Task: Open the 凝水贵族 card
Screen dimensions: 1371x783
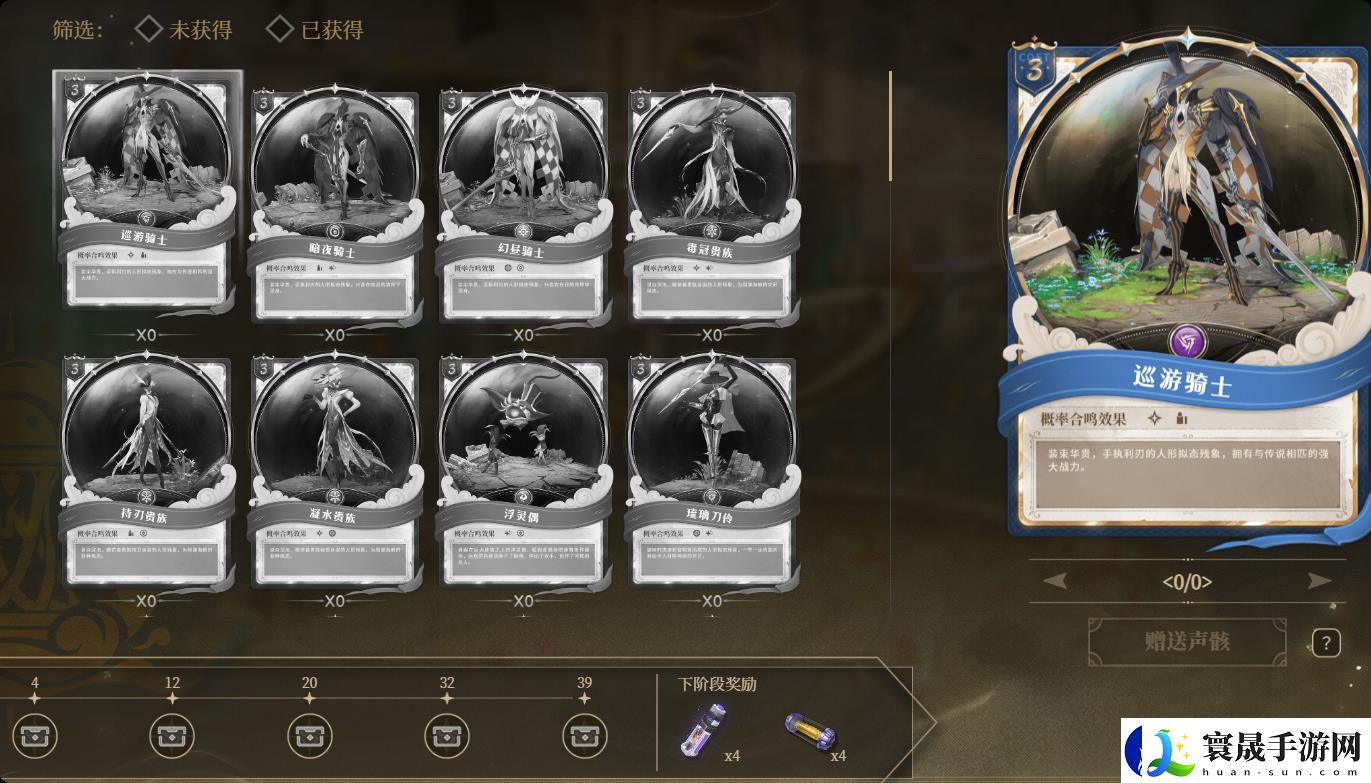Action: (334, 470)
